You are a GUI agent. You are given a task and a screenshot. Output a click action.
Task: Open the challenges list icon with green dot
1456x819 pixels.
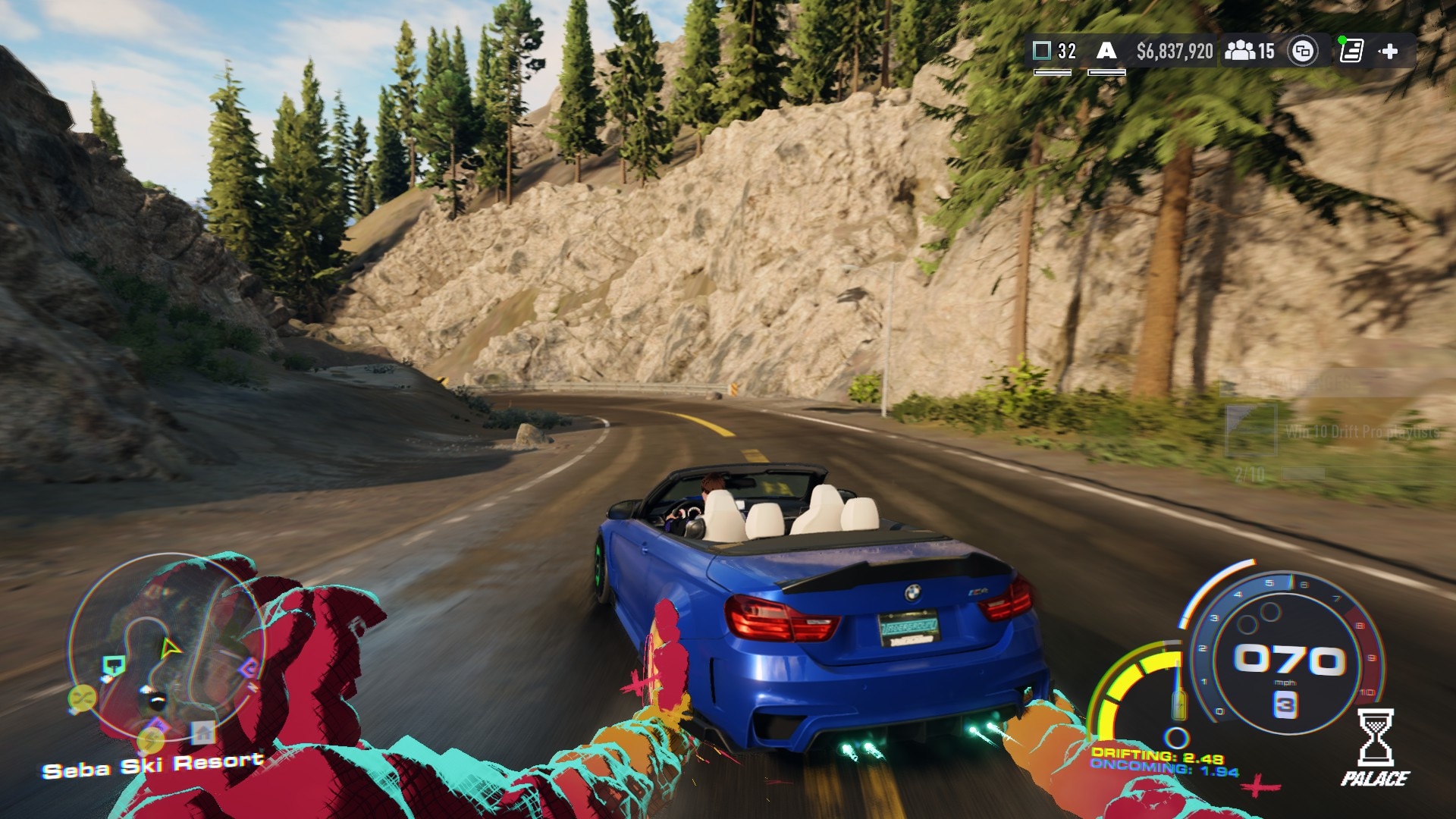point(1351,51)
